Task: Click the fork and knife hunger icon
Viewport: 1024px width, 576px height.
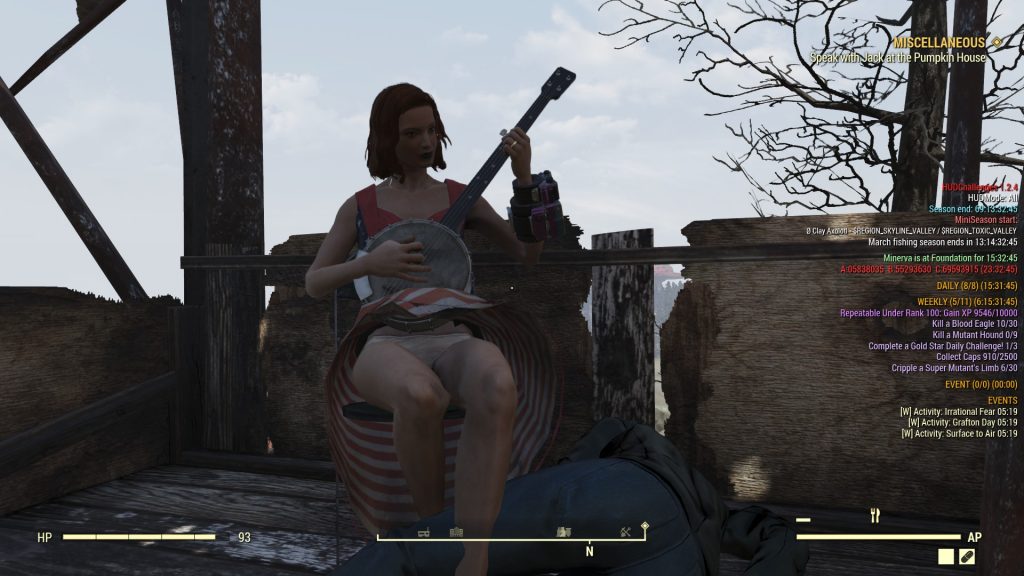Action: (x=875, y=516)
